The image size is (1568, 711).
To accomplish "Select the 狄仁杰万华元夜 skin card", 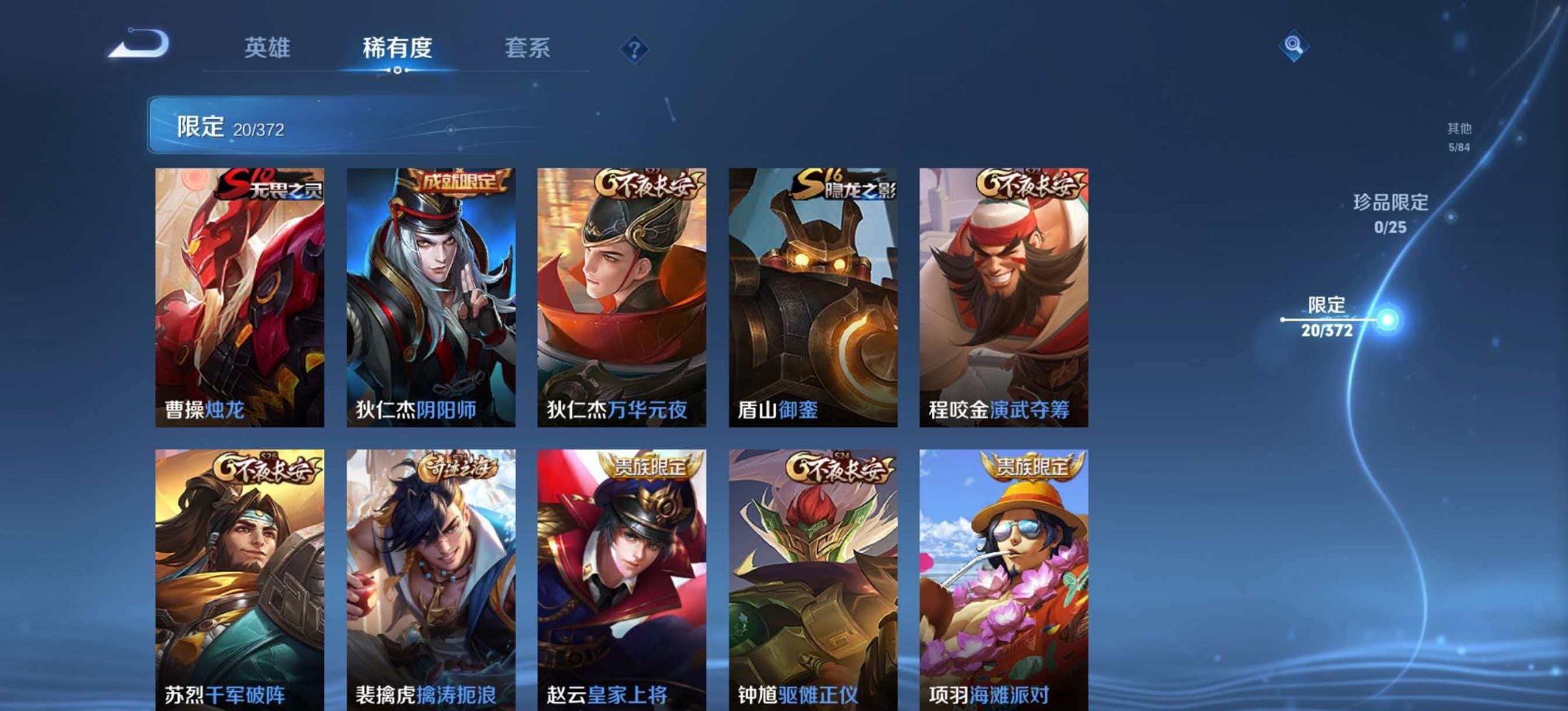I will [x=623, y=294].
